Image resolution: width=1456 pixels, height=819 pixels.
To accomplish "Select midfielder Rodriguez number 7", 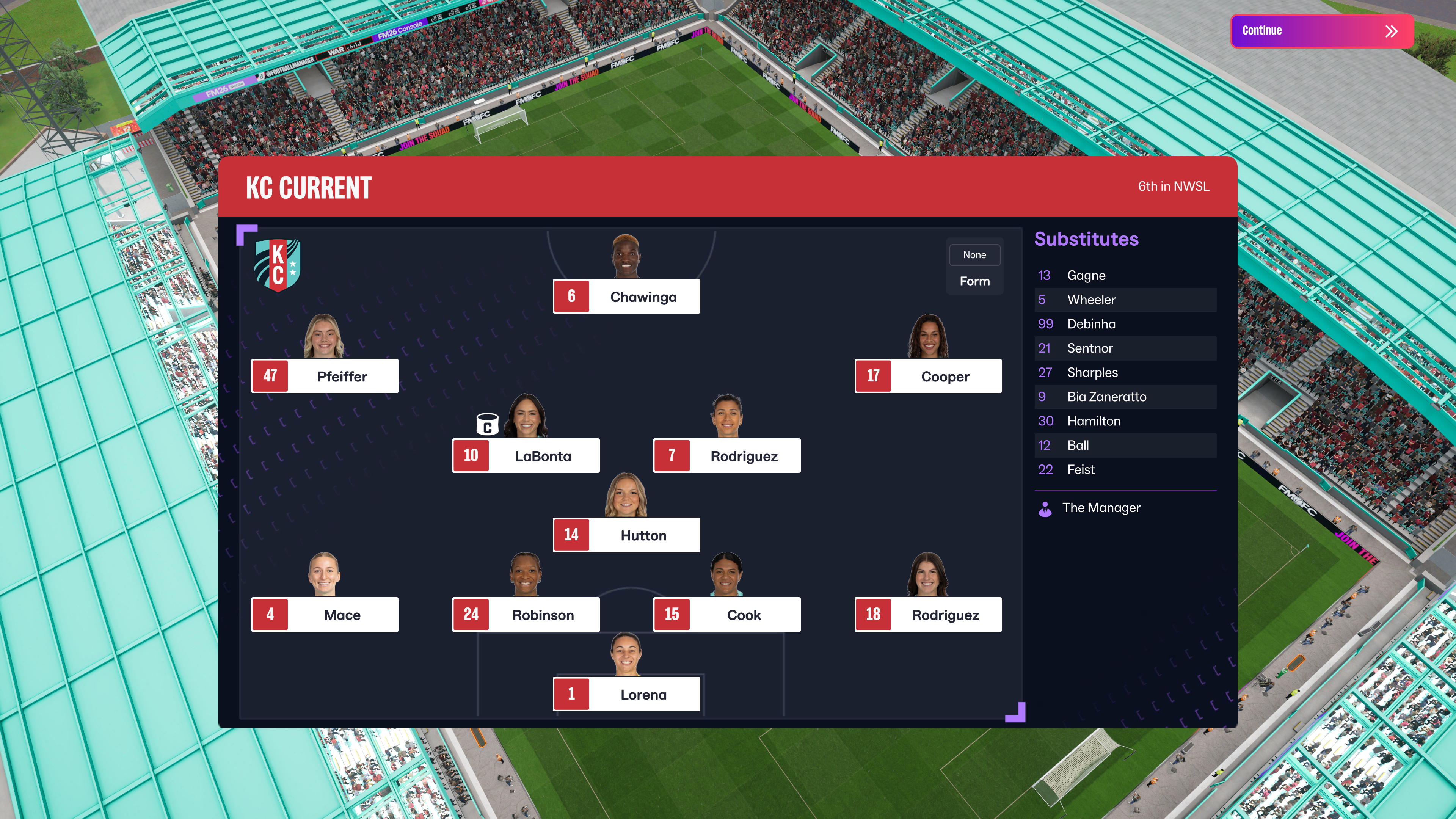I will (727, 456).
